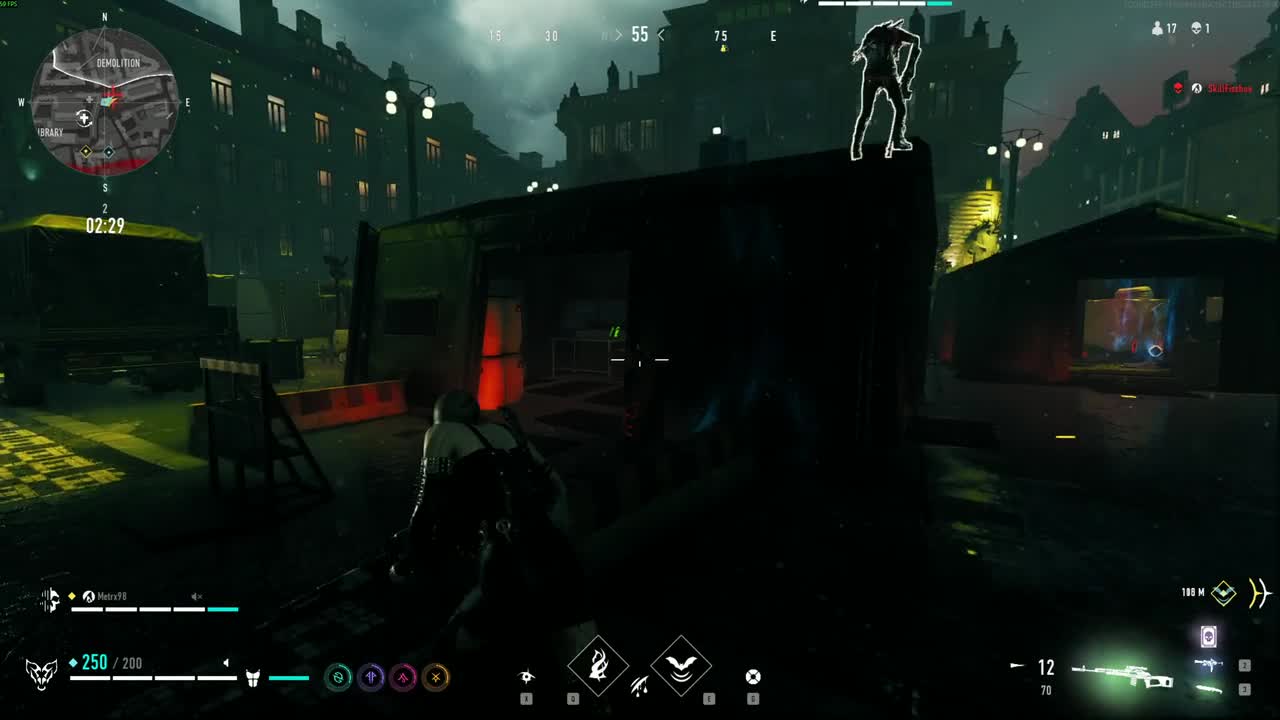The width and height of the screenshot is (1280, 720).
Task: Trigger the bat swarm ability on E
Action: coord(682,666)
